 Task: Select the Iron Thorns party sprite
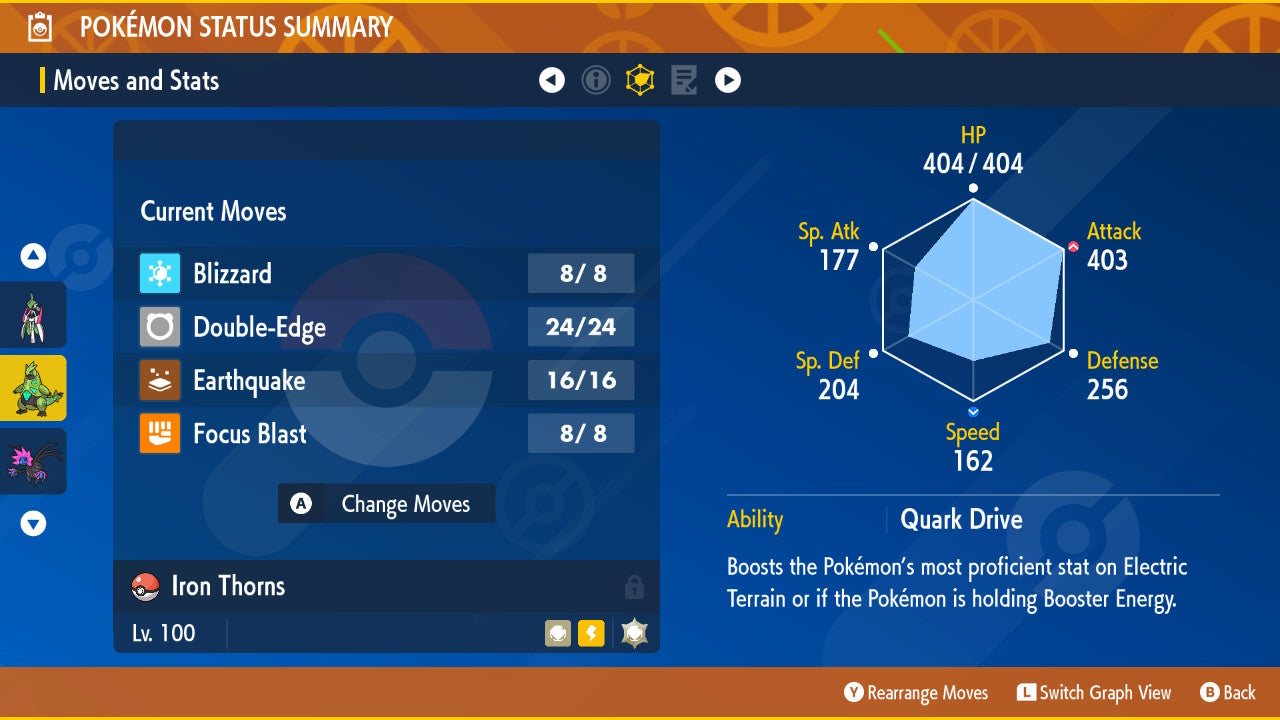[x=33, y=387]
